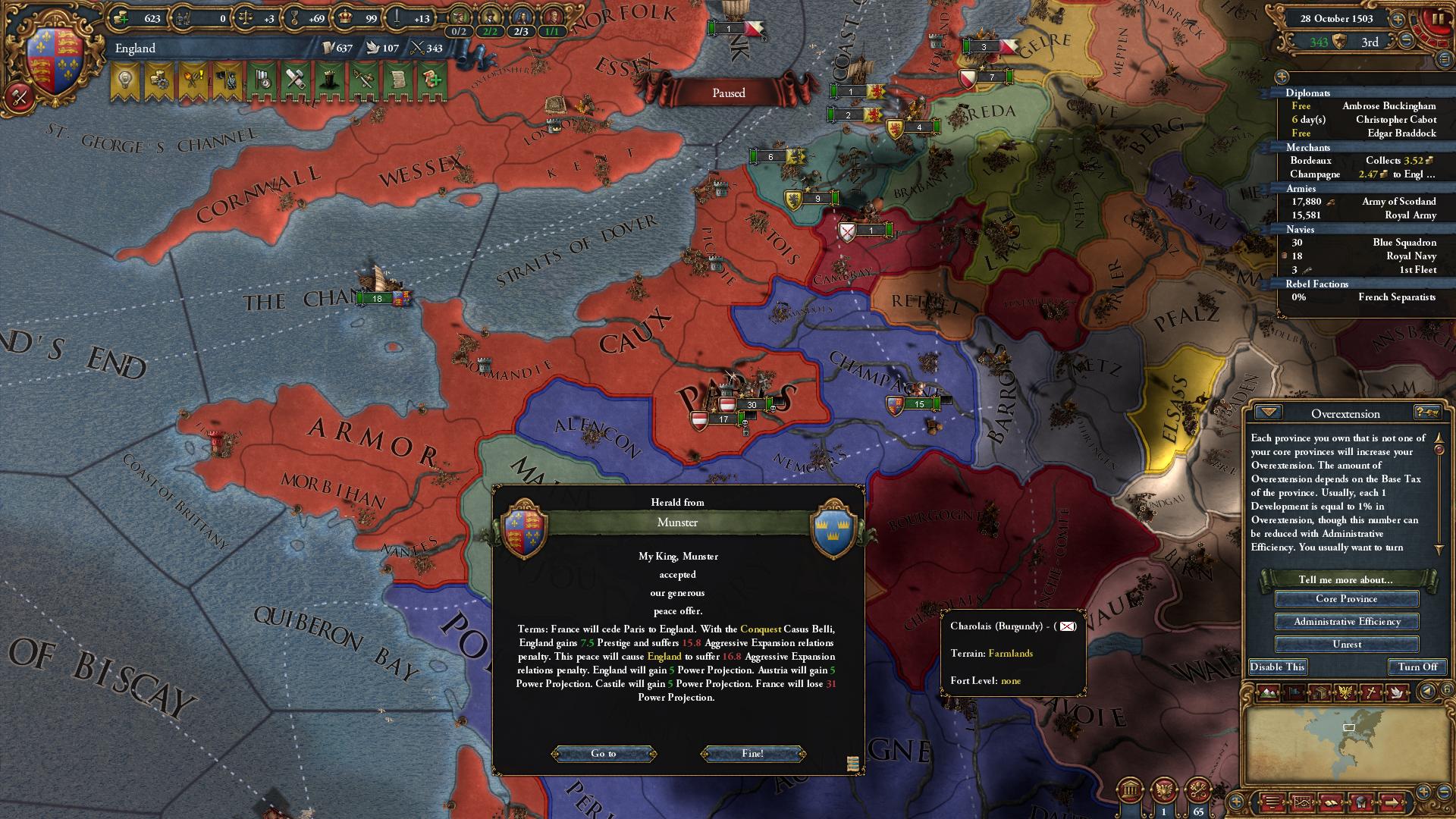Image resolution: width=1456 pixels, height=819 pixels.
Task: Dismiss the herald message with Fine!
Action: [752, 753]
